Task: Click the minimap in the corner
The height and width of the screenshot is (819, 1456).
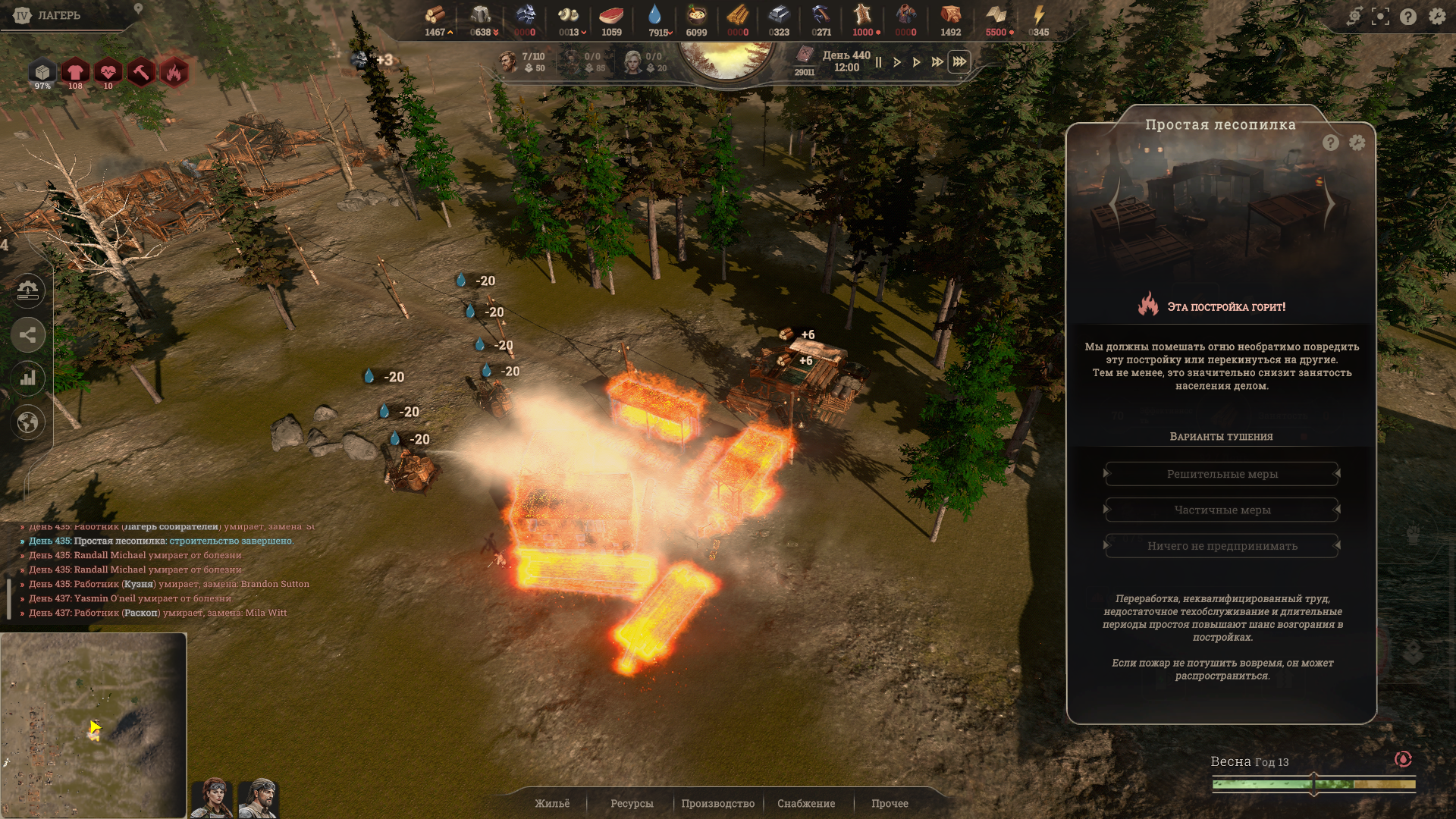Action: click(93, 725)
